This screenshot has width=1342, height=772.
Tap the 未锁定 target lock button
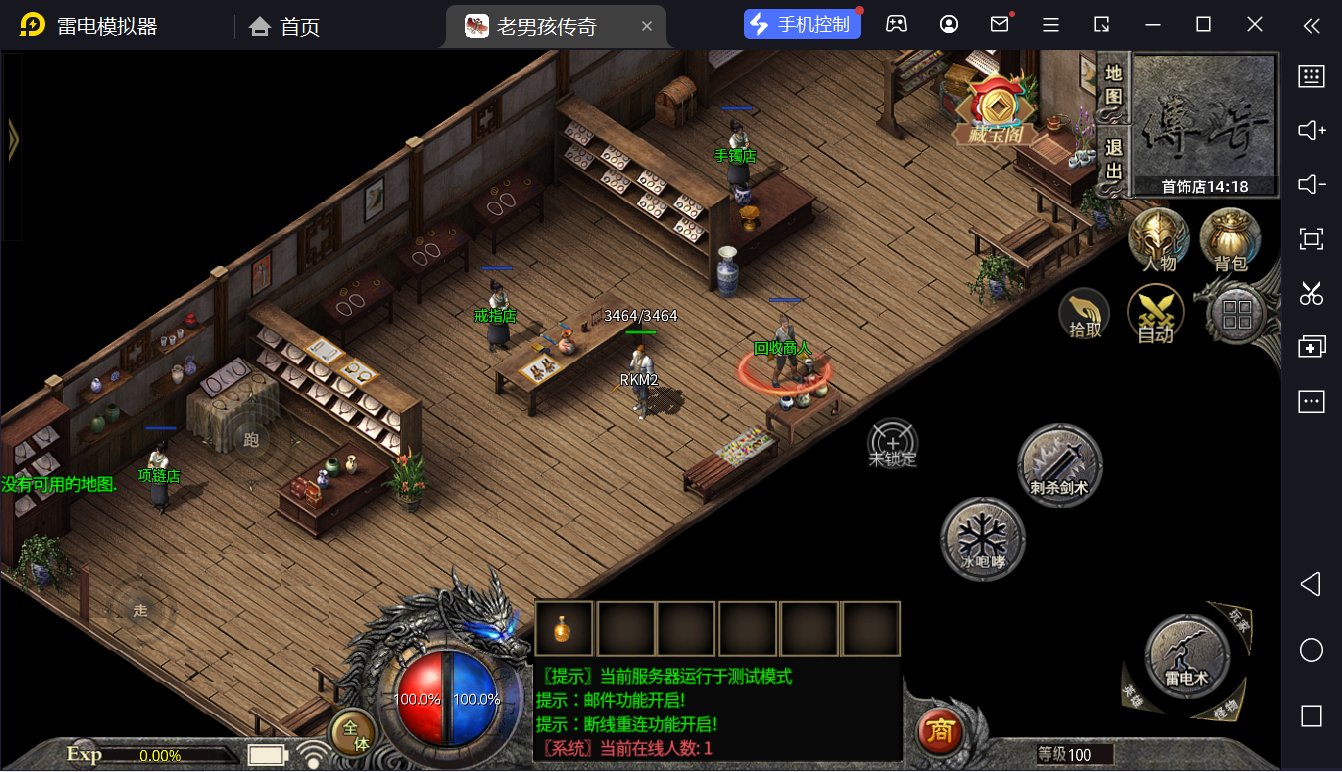tap(893, 443)
